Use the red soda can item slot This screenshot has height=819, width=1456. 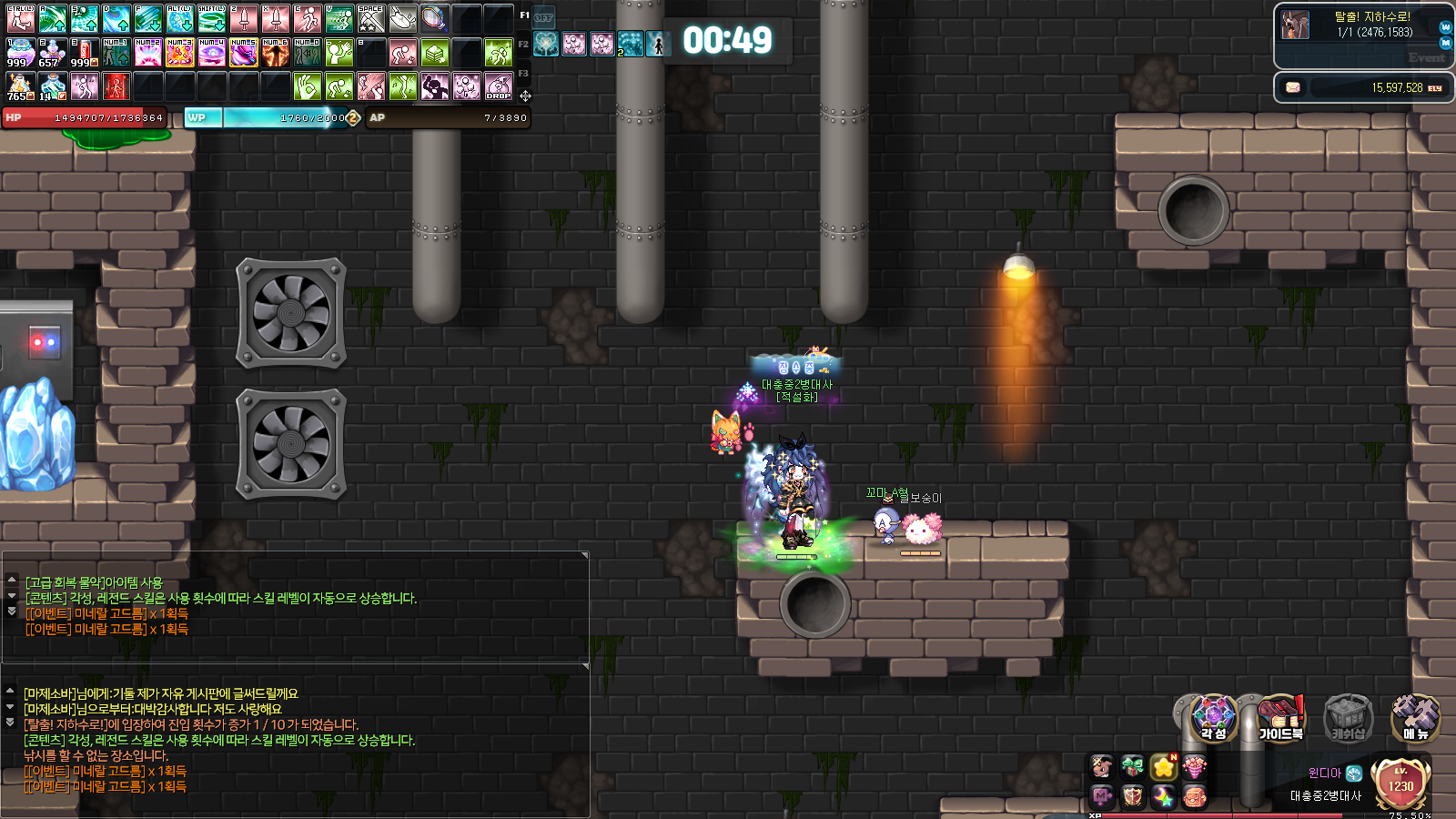pyautogui.click(x=85, y=52)
